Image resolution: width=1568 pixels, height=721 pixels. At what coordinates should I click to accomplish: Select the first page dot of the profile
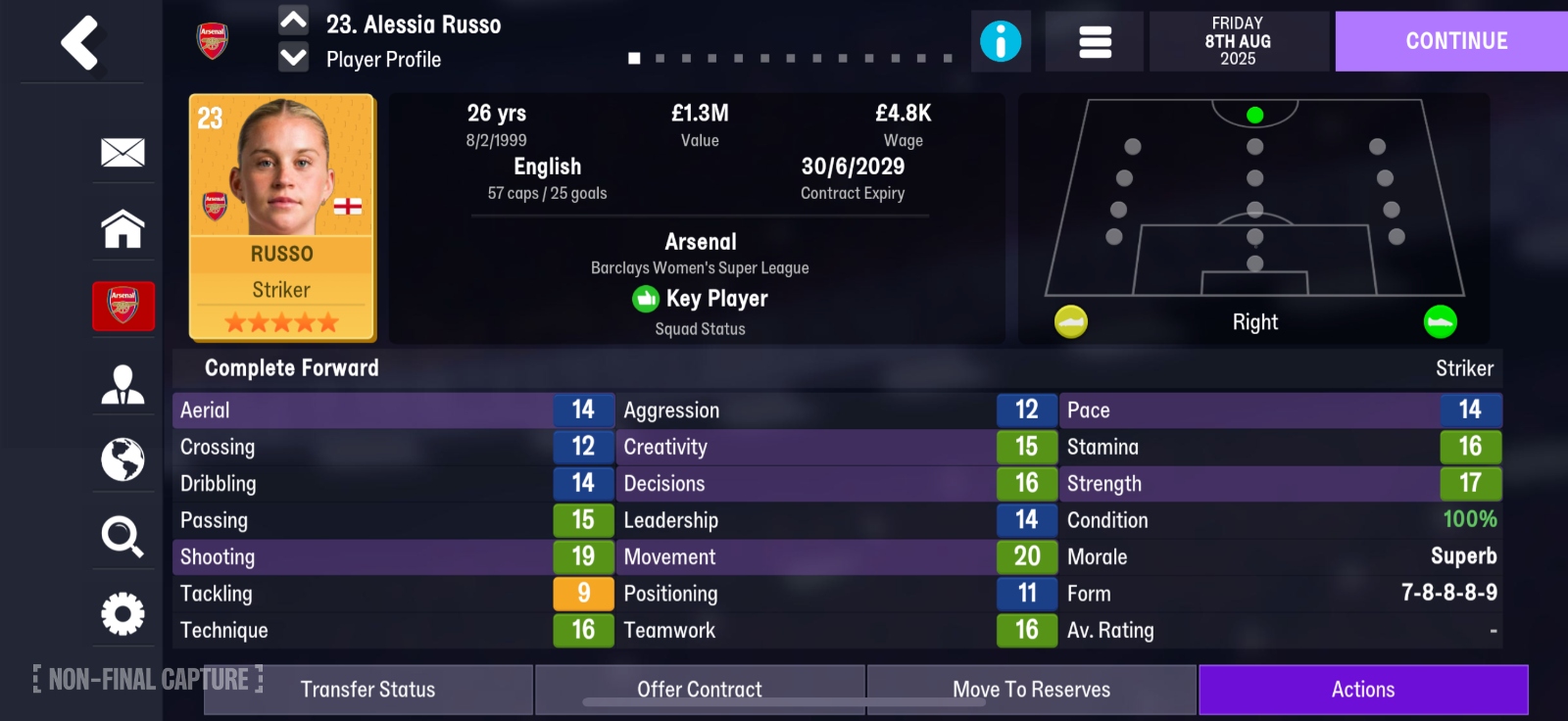tap(633, 59)
